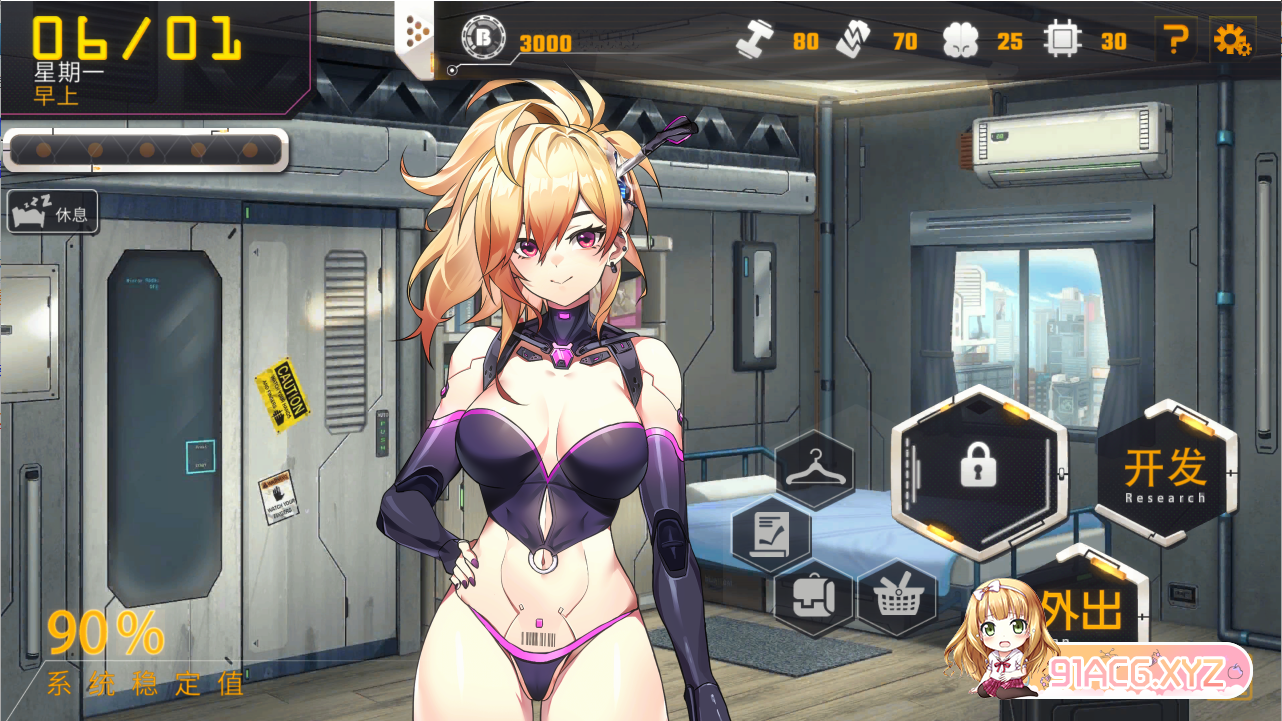The width and height of the screenshot is (1282, 721).
Task: Open the backpack inventory icon
Action: click(x=813, y=597)
